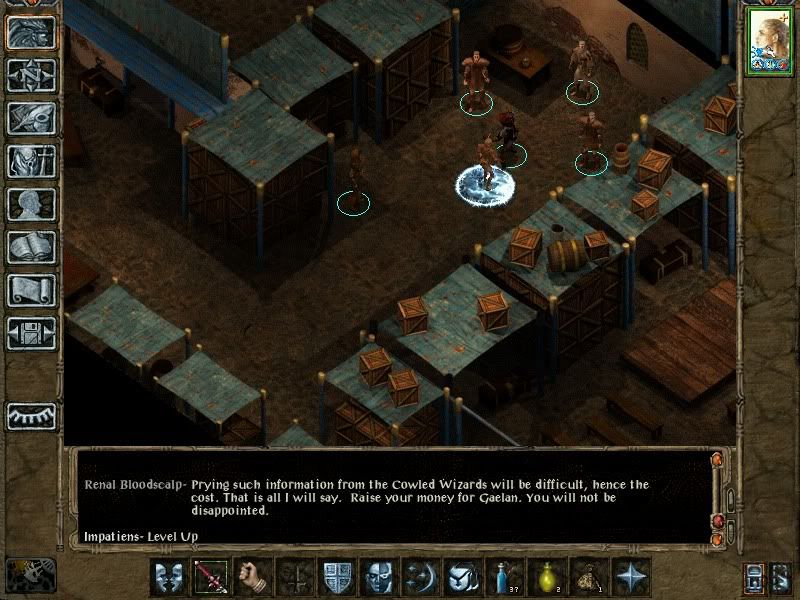Open the area map with compass icon
This screenshot has height=600, width=800.
point(31,76)
